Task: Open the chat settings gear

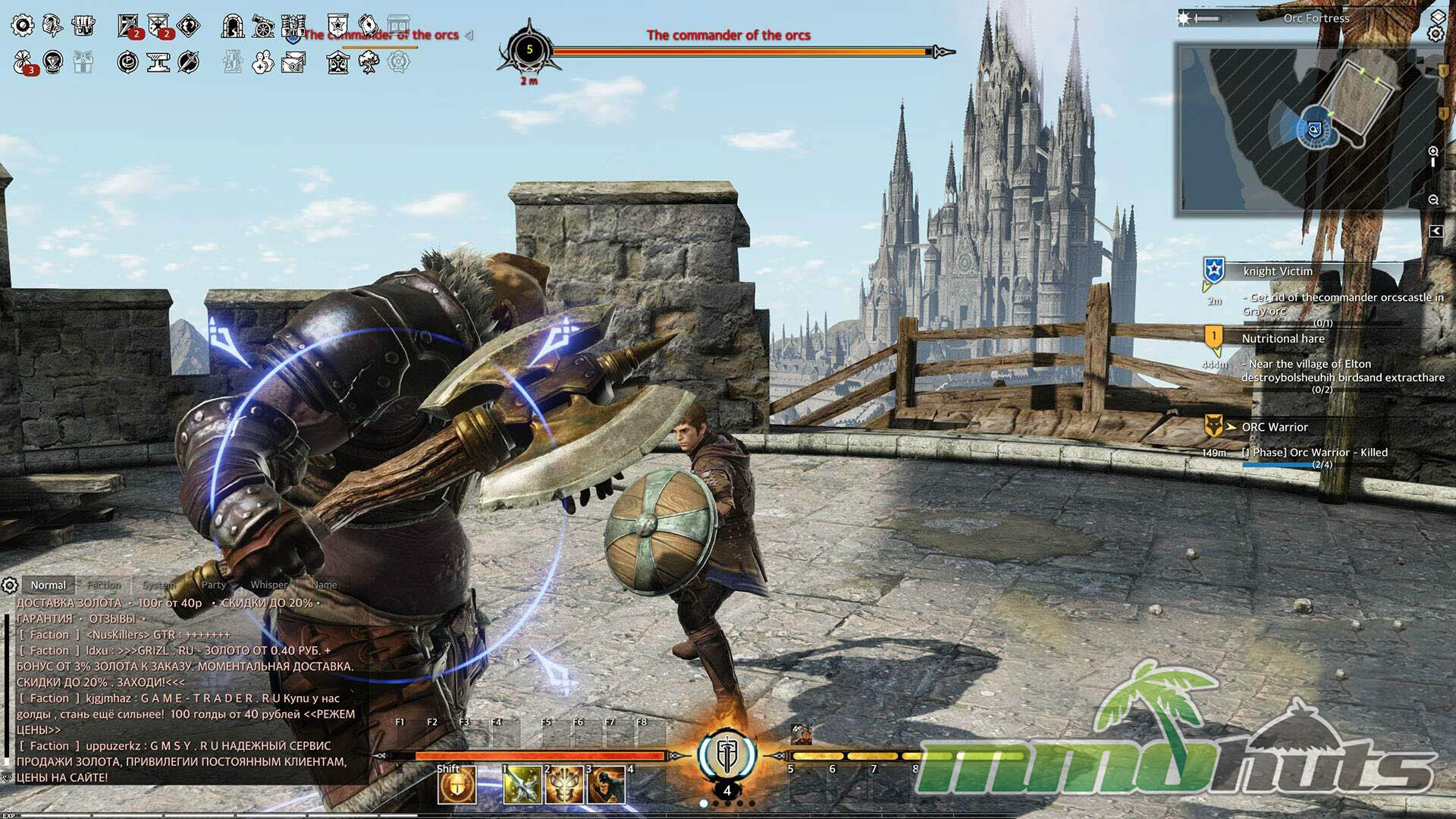Action: (x=10, y=585)
